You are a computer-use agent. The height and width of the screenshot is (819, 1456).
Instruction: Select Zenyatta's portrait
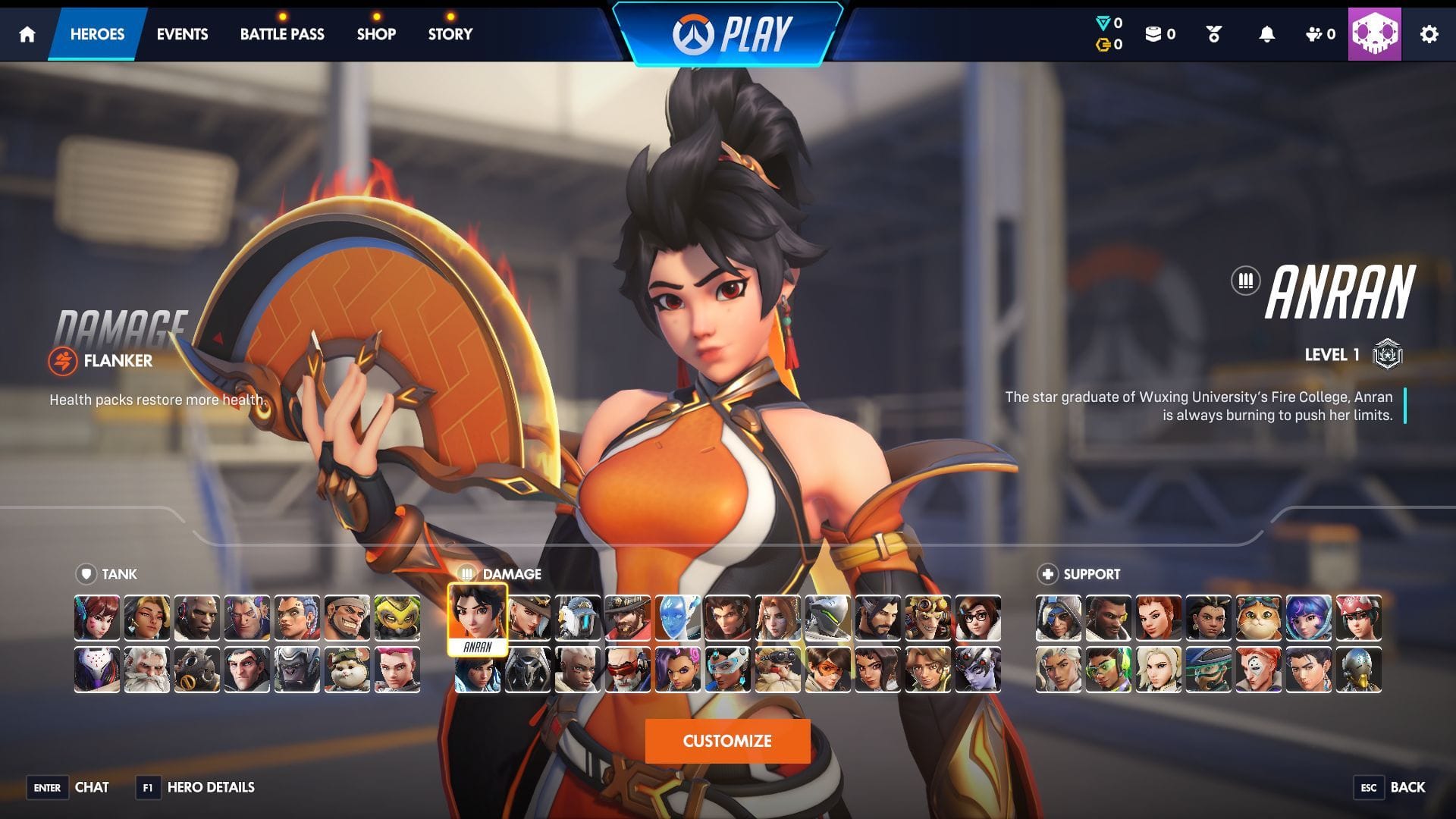(x=1358, y=670)
